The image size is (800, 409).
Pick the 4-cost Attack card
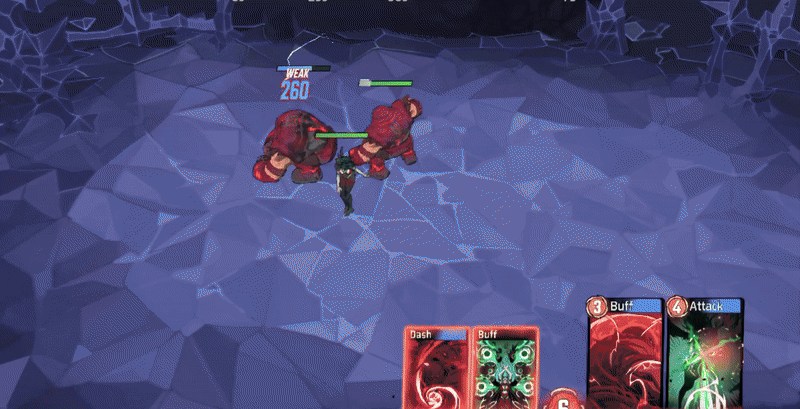click(704, 355)
